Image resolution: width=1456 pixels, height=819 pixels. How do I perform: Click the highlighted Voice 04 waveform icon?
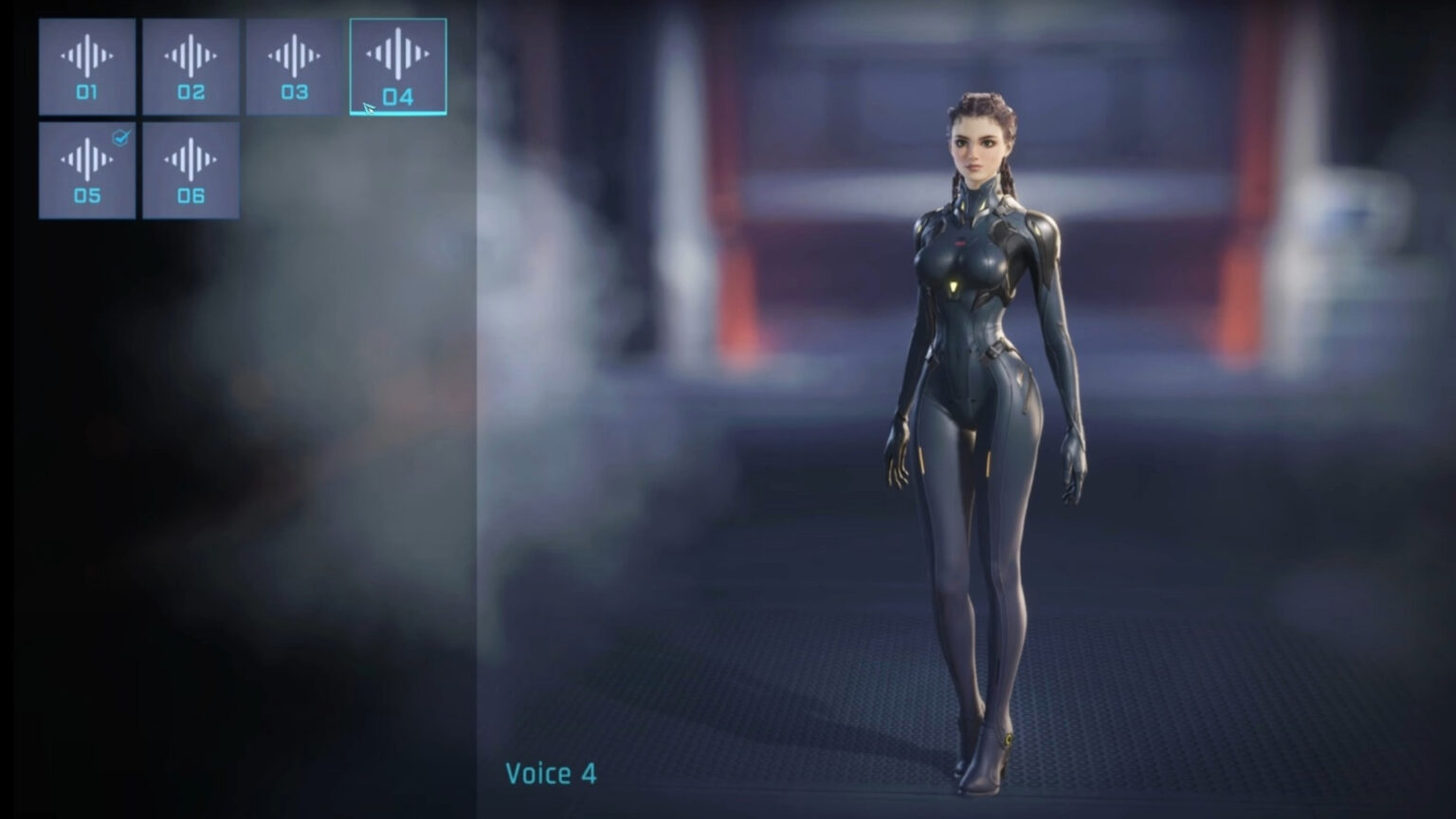click(398, 55)
